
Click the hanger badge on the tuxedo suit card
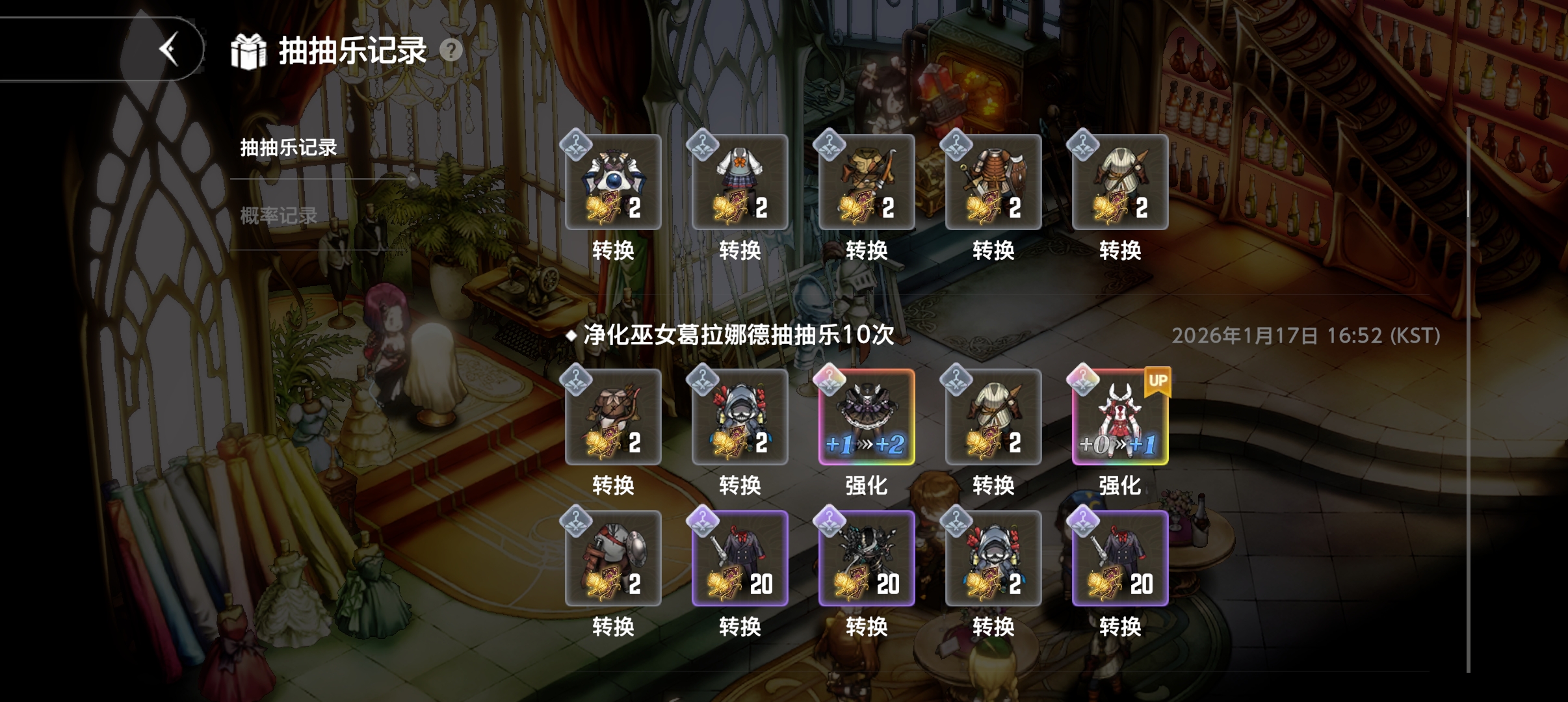[701, 523]
